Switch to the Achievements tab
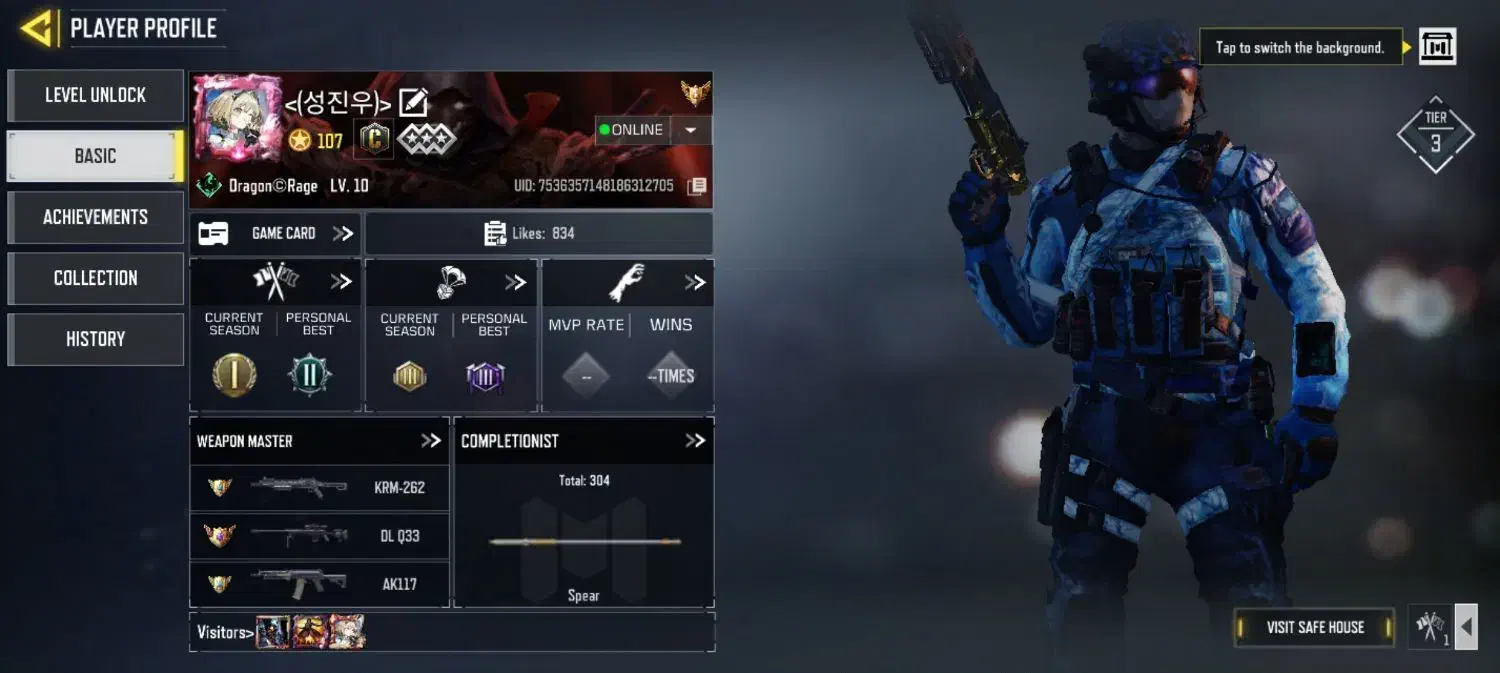This screenshot has height=673, width=1500. pos(95,217)
